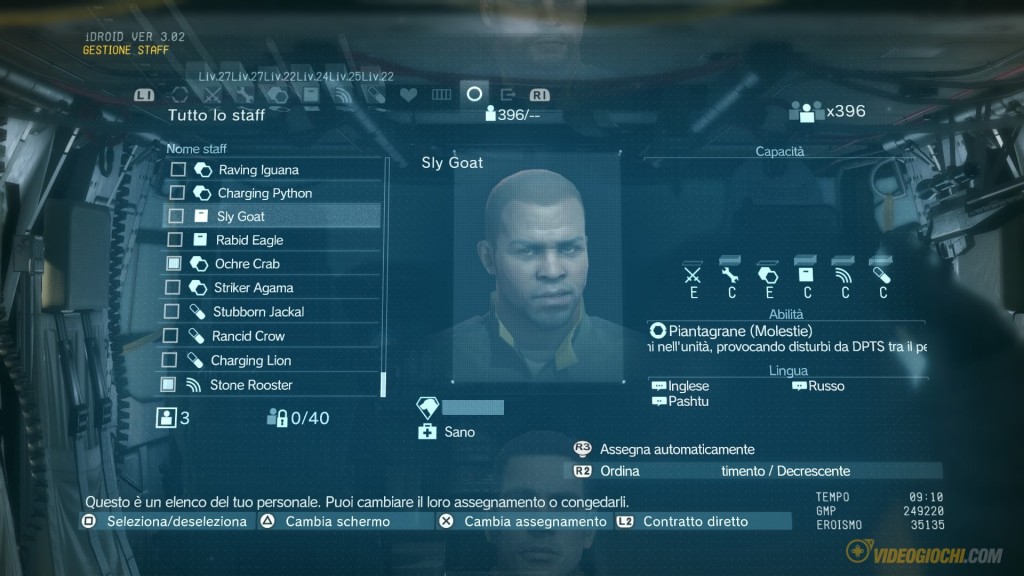Tick the checkbox beside Charging Python
The height and width of the screenshot is (576, 1024).
point(177,193)
